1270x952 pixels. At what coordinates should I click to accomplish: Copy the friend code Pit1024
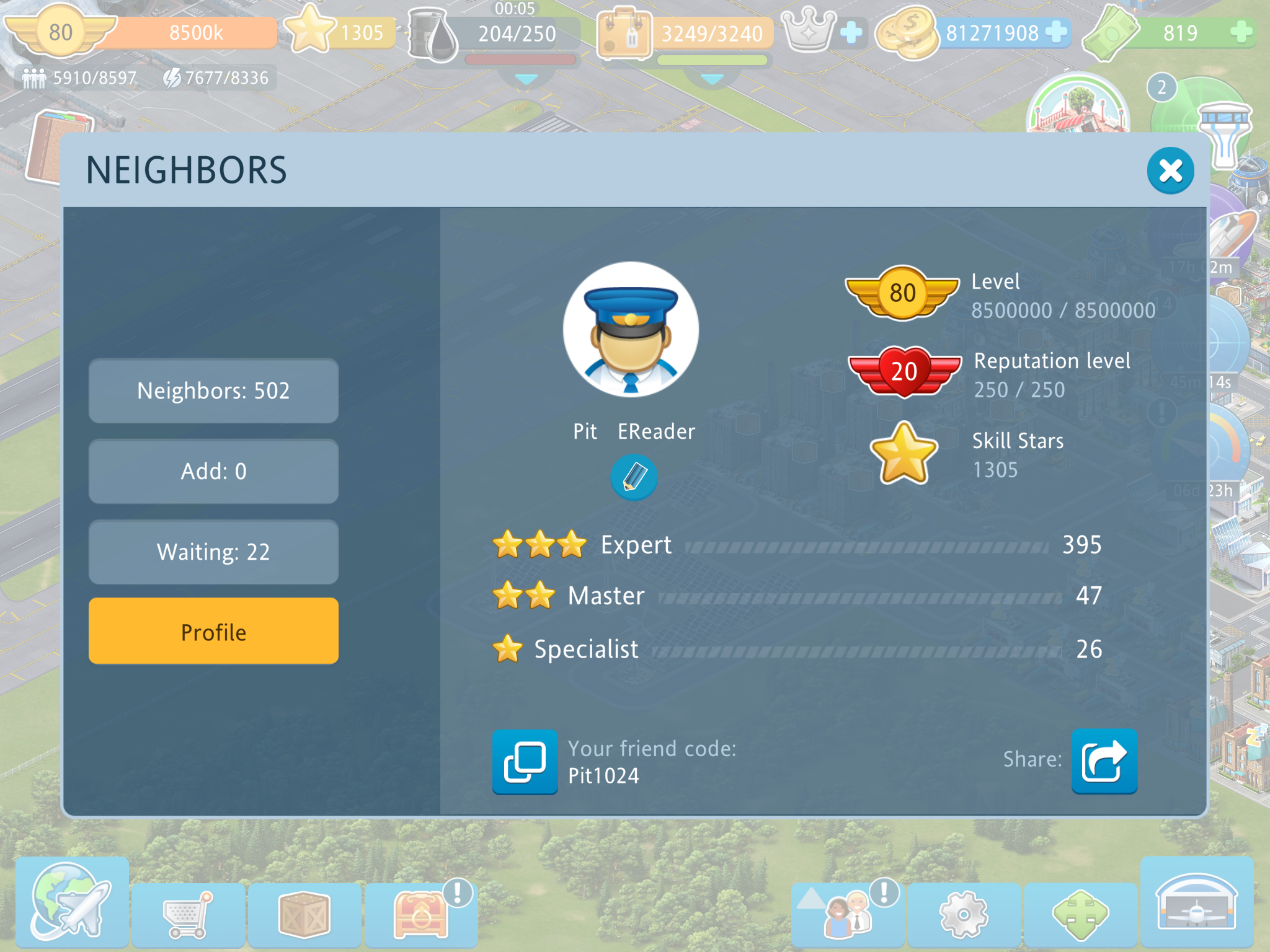[x=525, y=762]
